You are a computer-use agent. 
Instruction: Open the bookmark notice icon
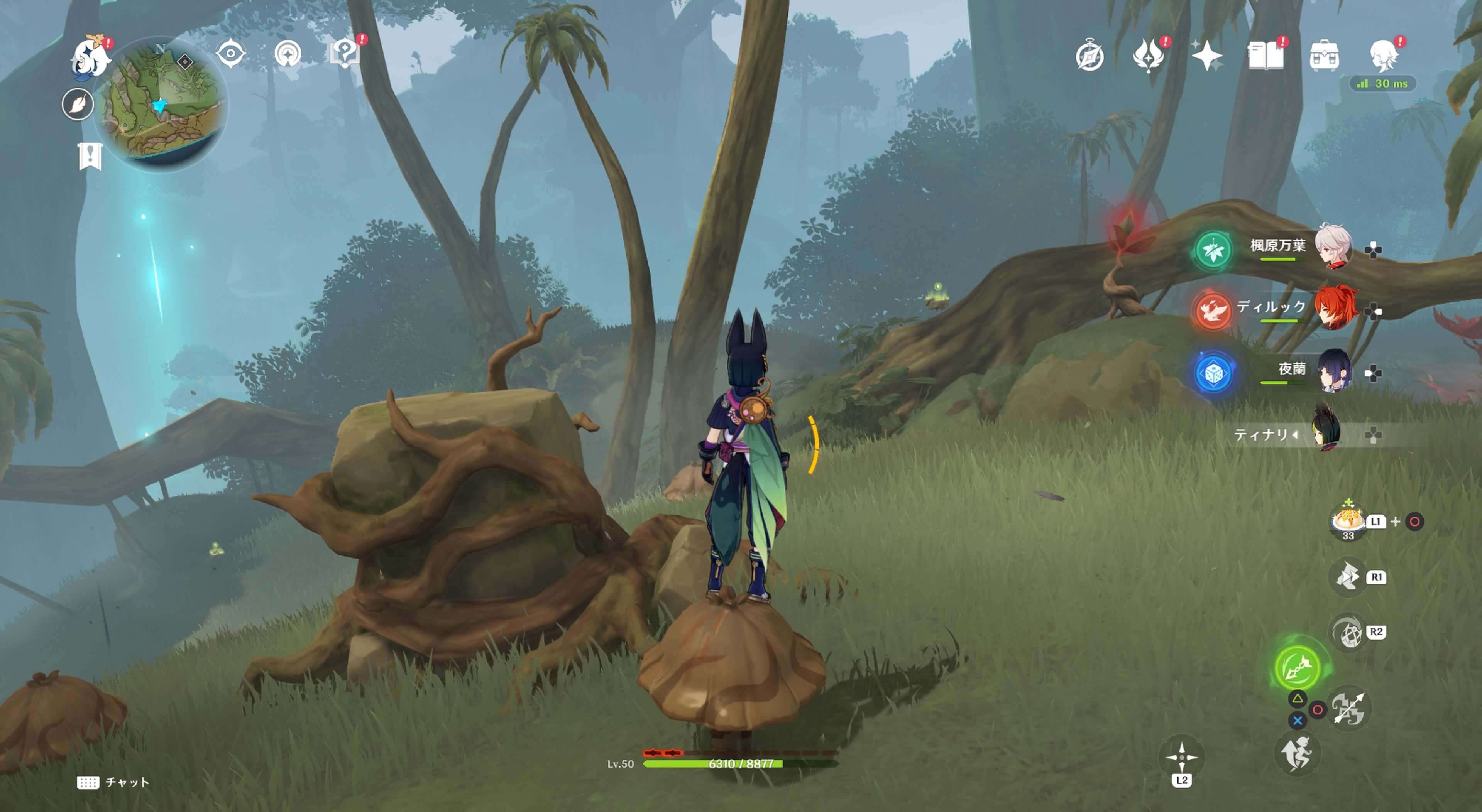click(90, 156)
